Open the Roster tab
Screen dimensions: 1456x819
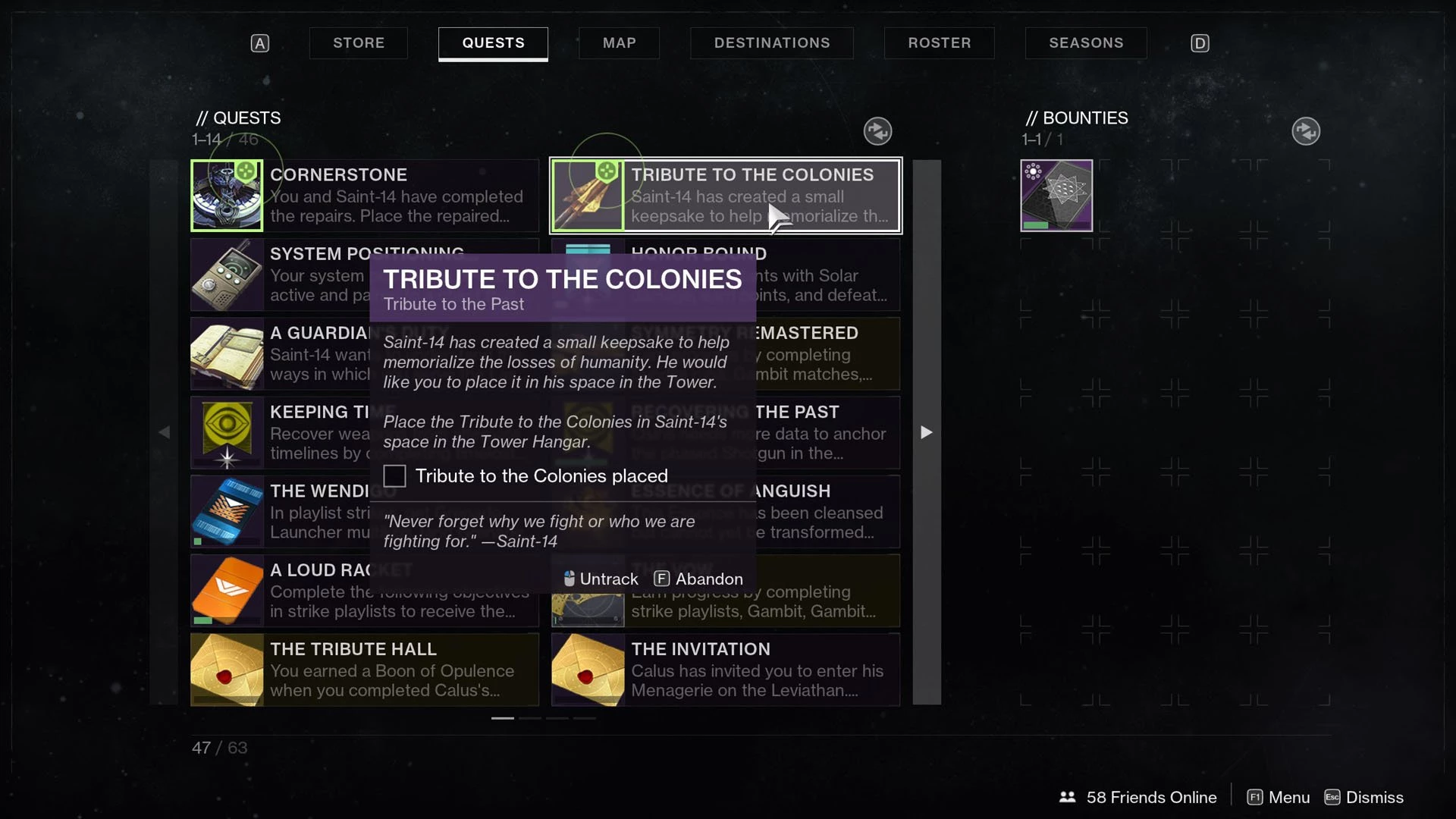(x=939, y=43)
